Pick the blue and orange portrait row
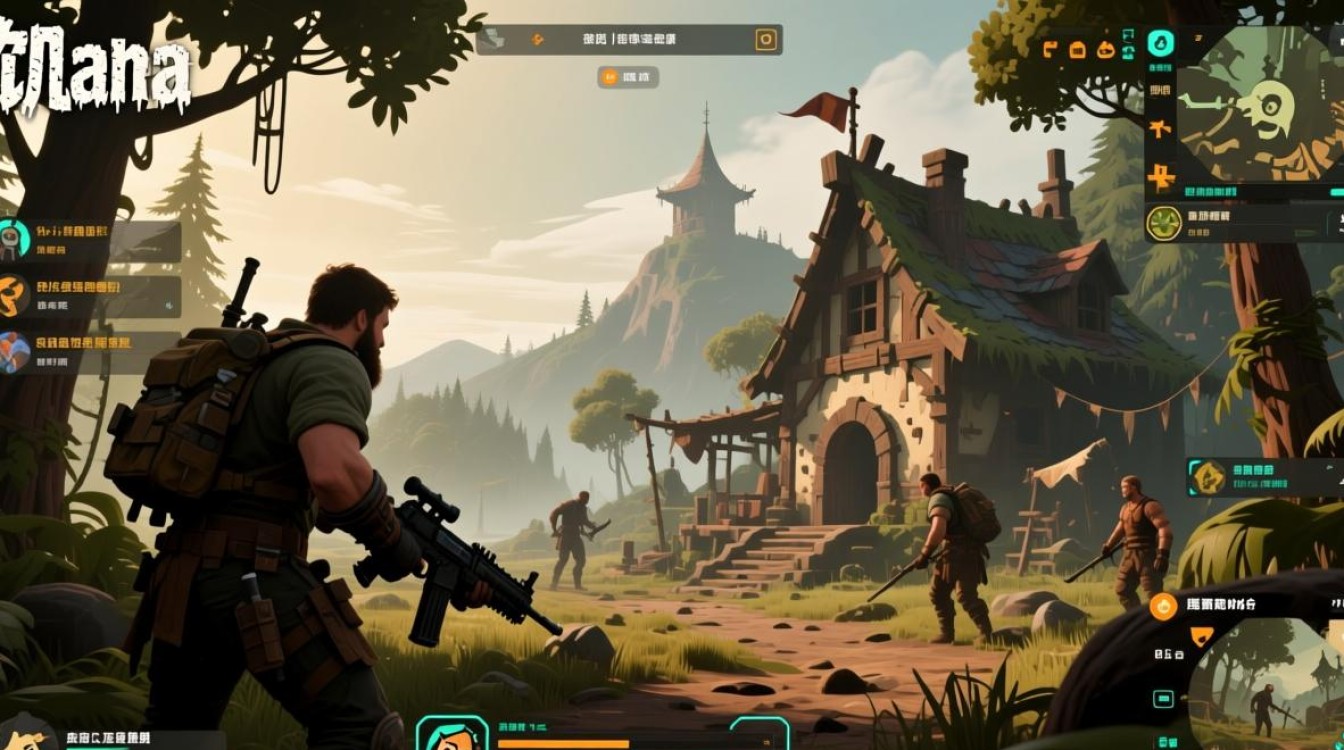1344x750 pixels. (x=14, y=352)
